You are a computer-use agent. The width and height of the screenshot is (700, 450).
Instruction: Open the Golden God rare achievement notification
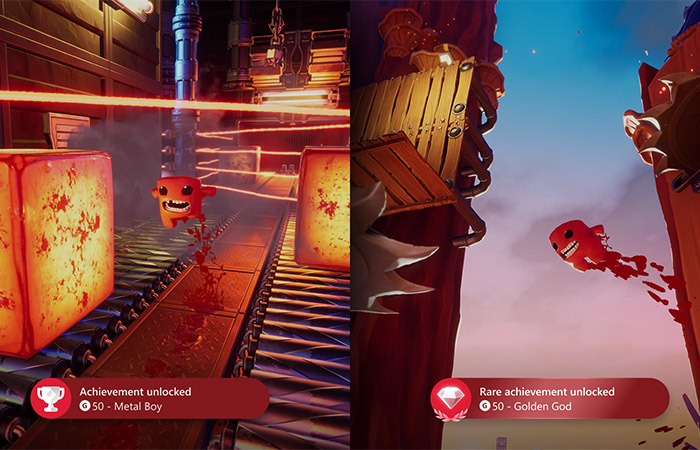[x=550, y=398]
